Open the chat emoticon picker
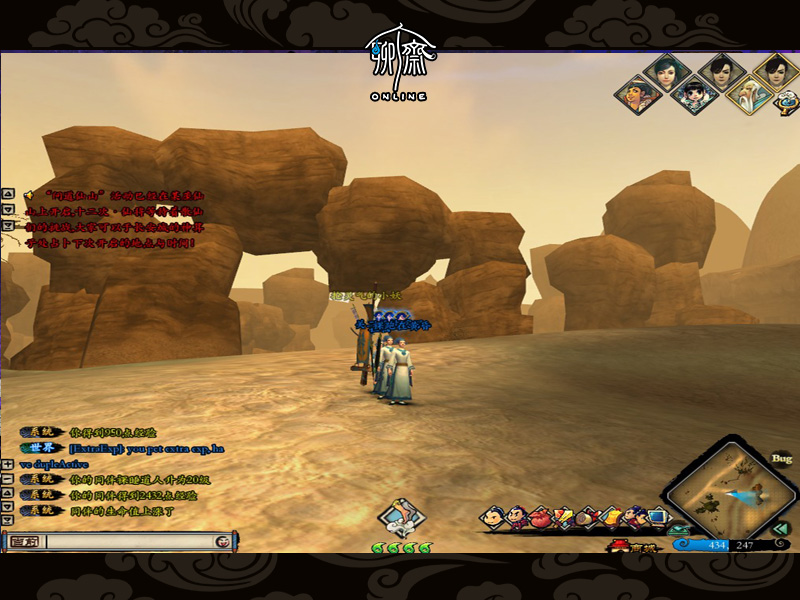Screen dimensions: 800x600 pos(222,542)
